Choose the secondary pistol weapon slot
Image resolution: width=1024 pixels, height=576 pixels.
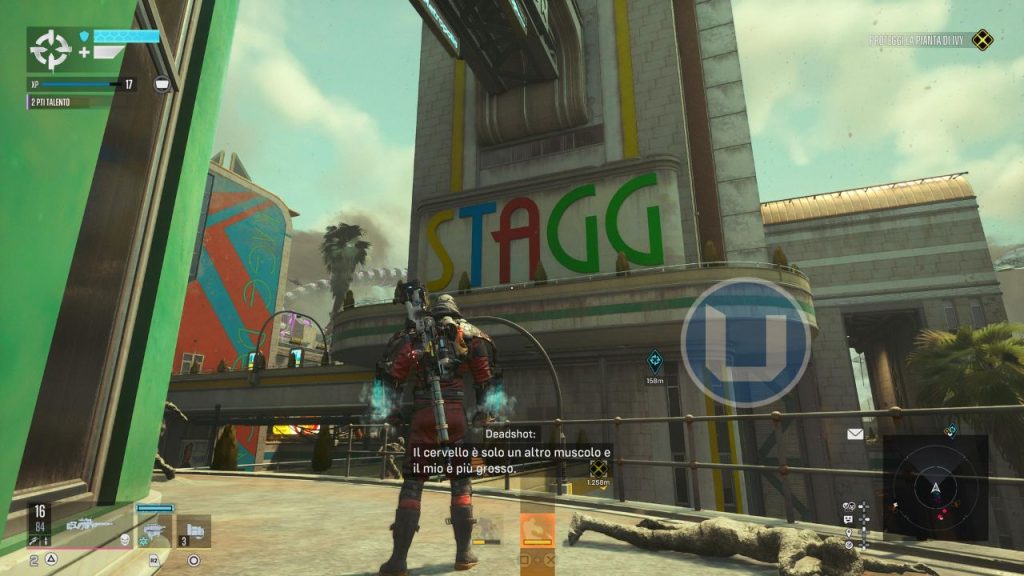tap(155, 527)
